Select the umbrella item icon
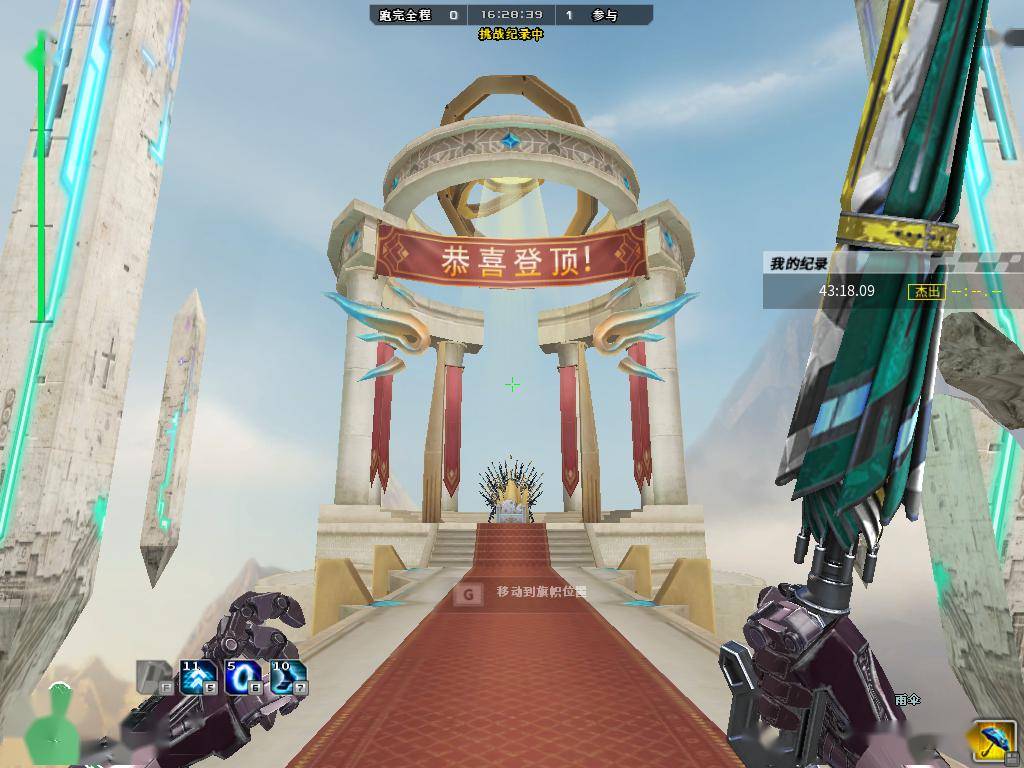Viewport: 1024px width, 768px height. [x=990, y=741]
